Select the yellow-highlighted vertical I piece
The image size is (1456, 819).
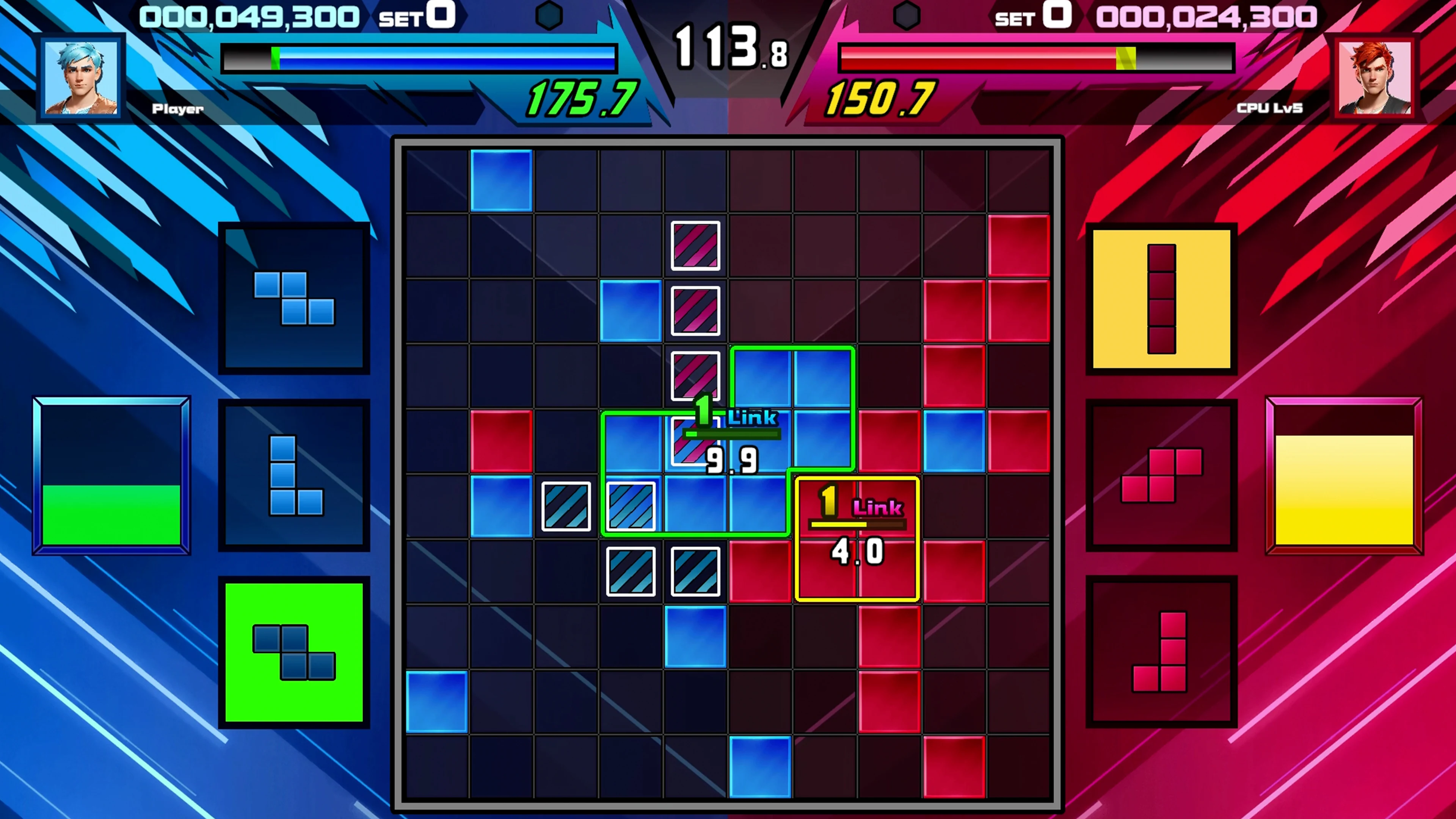pos(1161,298)
